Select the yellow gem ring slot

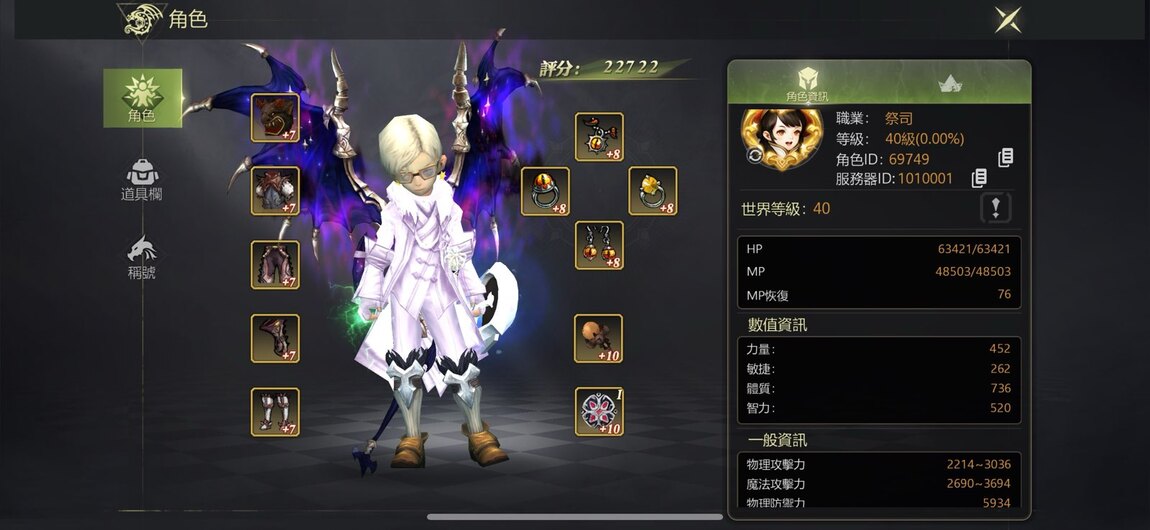coord(652,191)
